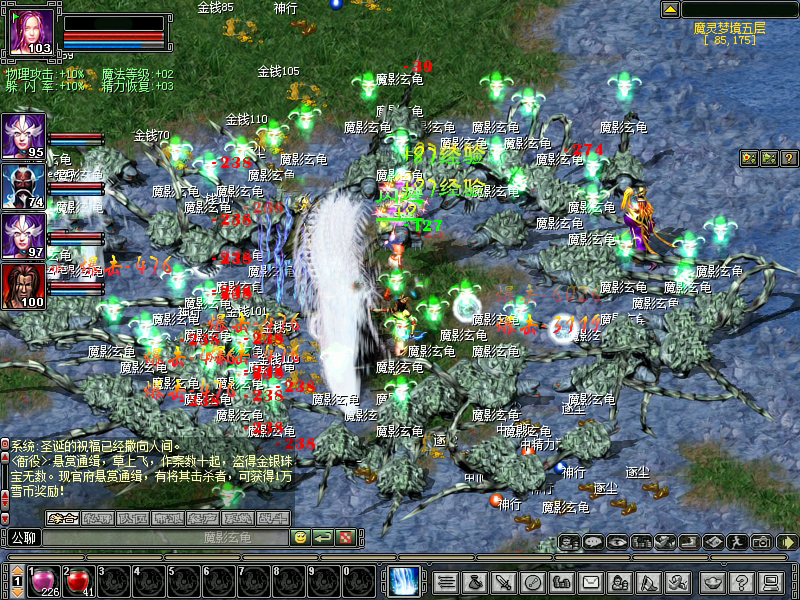The width and height of the screenshot is (800, 600).
Task: Select the level 100 red-haired party member
Action: pyautogui.click(x=23, y=286)
